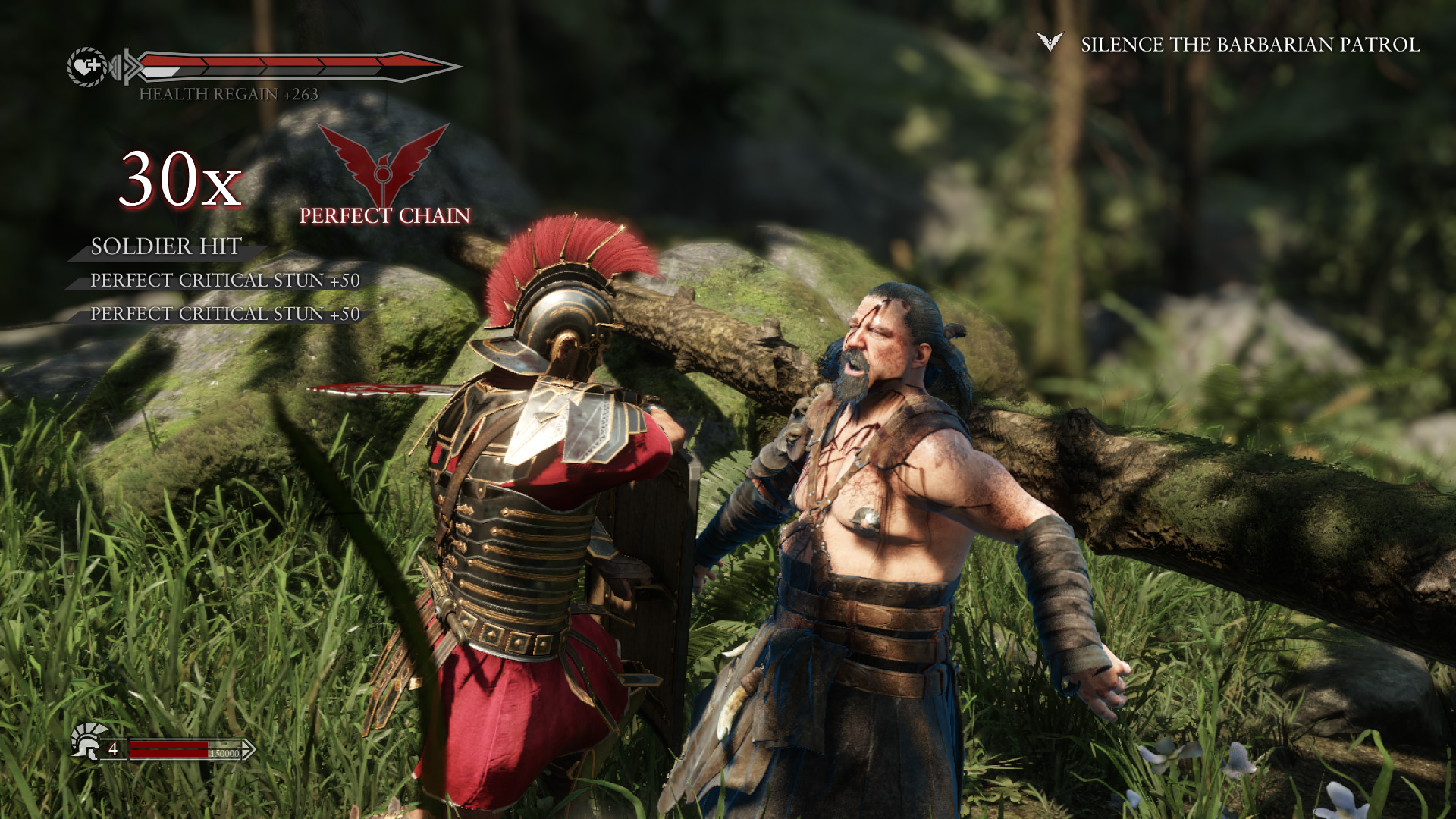Select the Spartan helmet level icon
The image size is (1456, 819).
86,742
